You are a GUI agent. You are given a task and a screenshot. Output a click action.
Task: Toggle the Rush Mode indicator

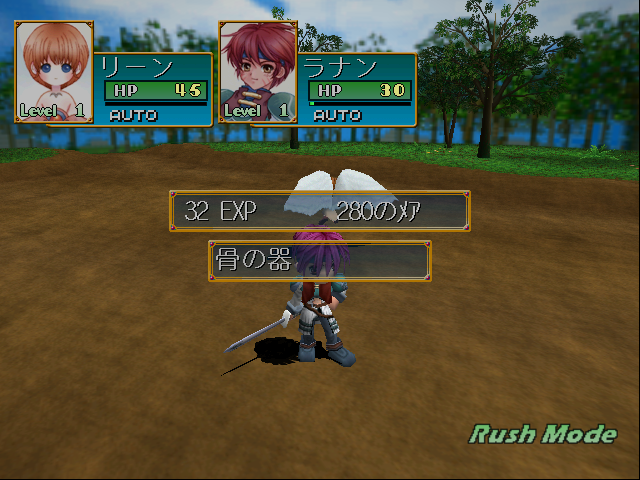pyautogui.click(x=543, y=434)
